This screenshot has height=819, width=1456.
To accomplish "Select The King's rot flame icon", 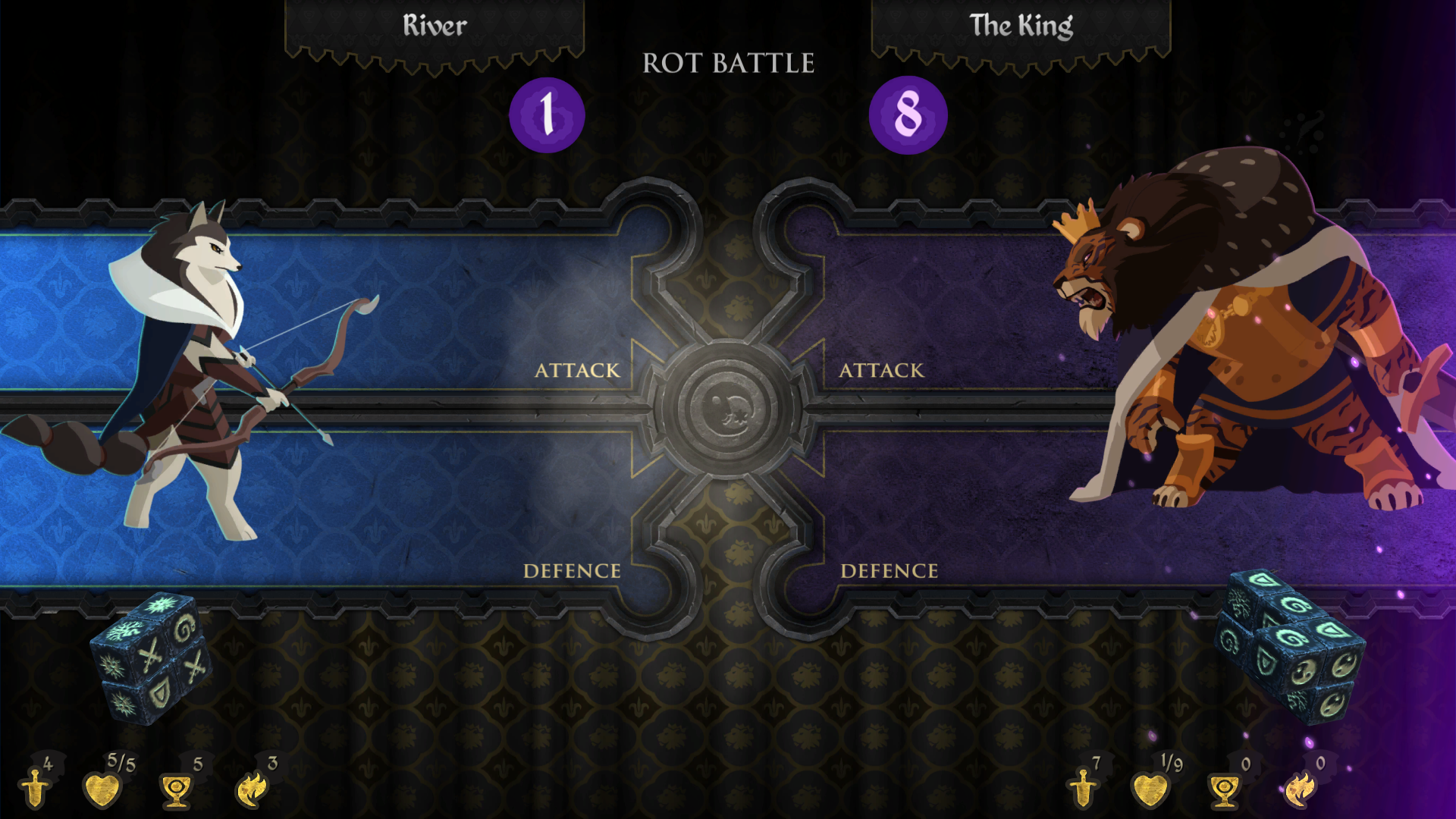I will (x=1300, y=789).
